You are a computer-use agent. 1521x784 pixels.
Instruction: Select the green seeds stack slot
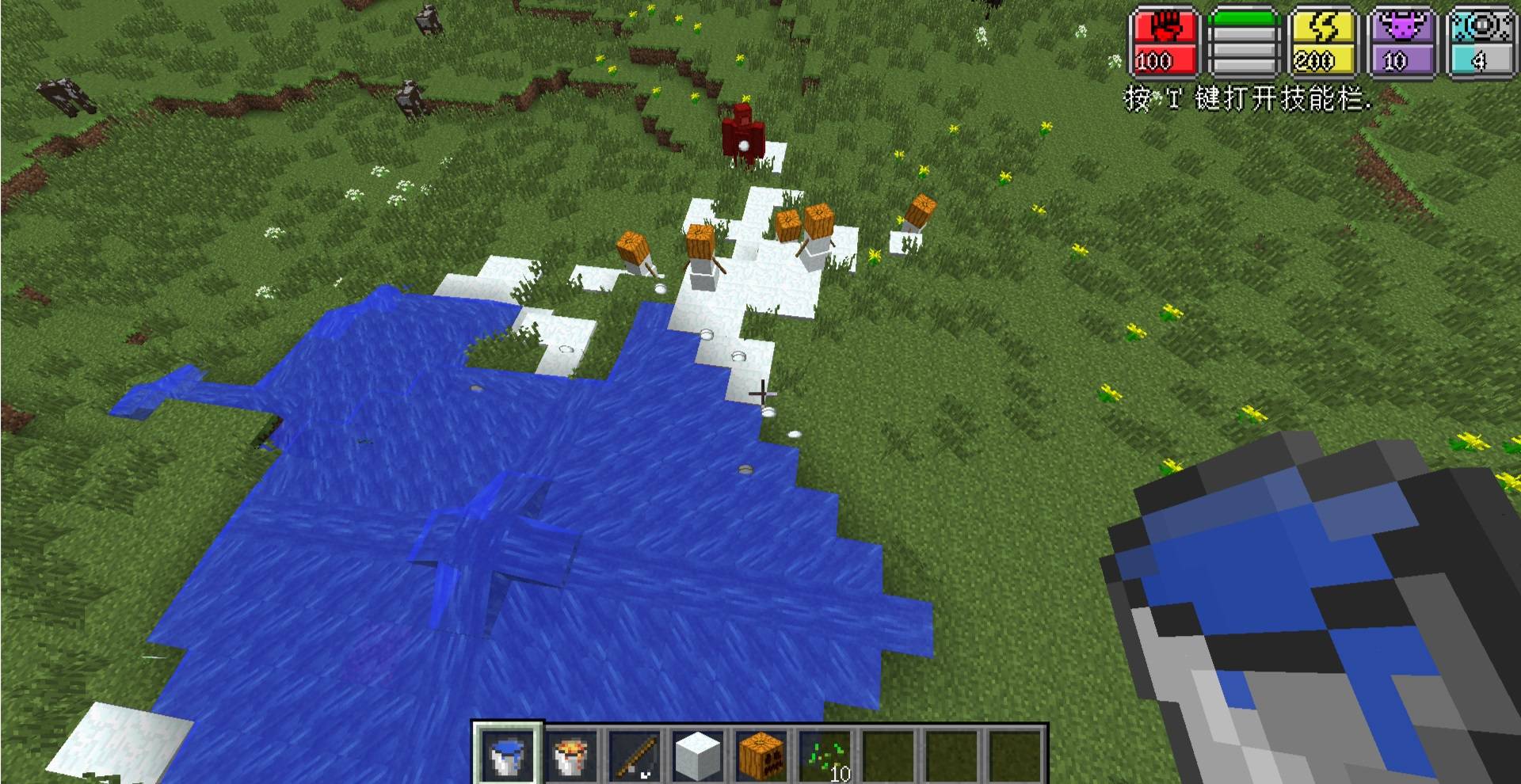coord(825,754)
